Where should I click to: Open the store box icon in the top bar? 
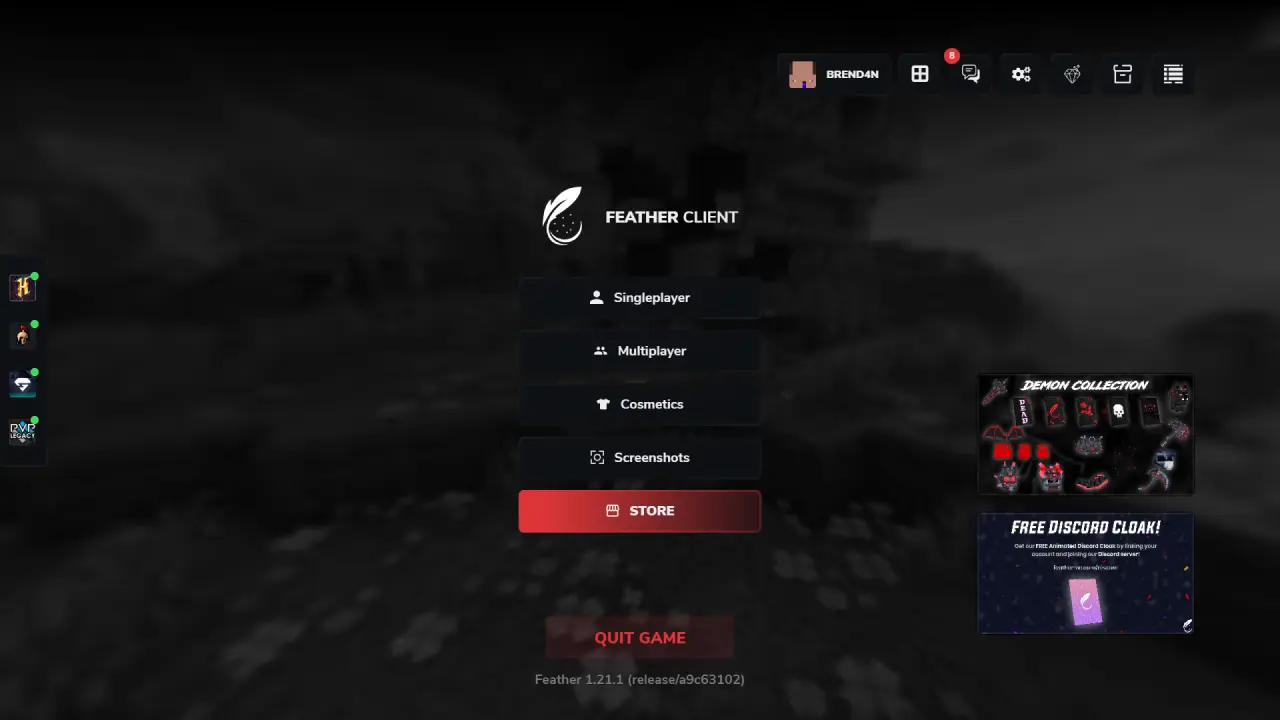[x=1122, y=73]
